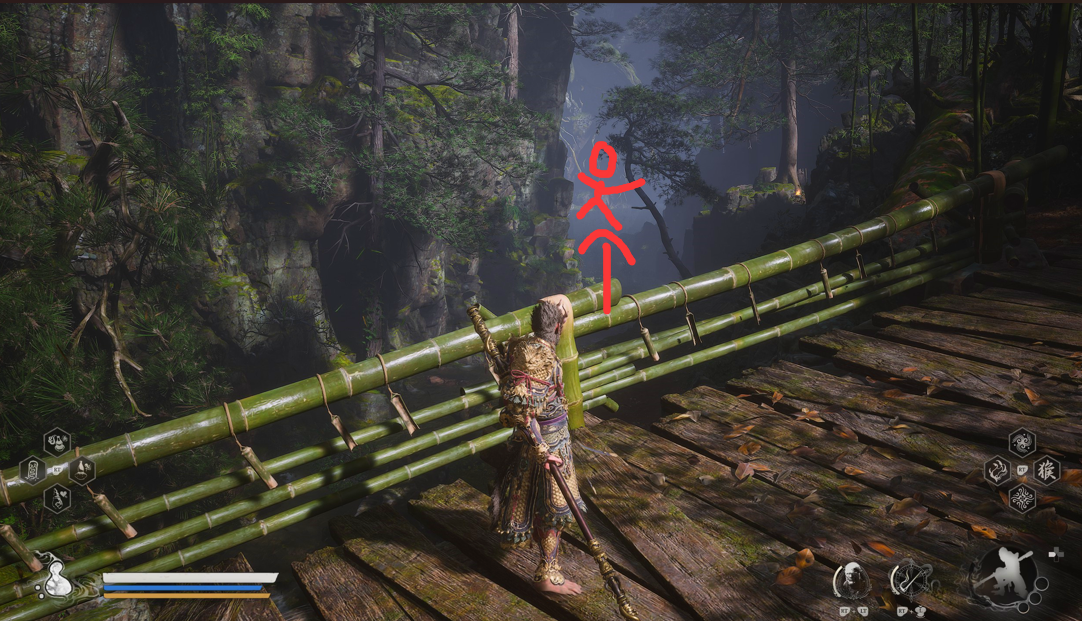Screen dimensions: 1082x621
Task: Select the left carved-jar item slot
Action: pos(32,469)
